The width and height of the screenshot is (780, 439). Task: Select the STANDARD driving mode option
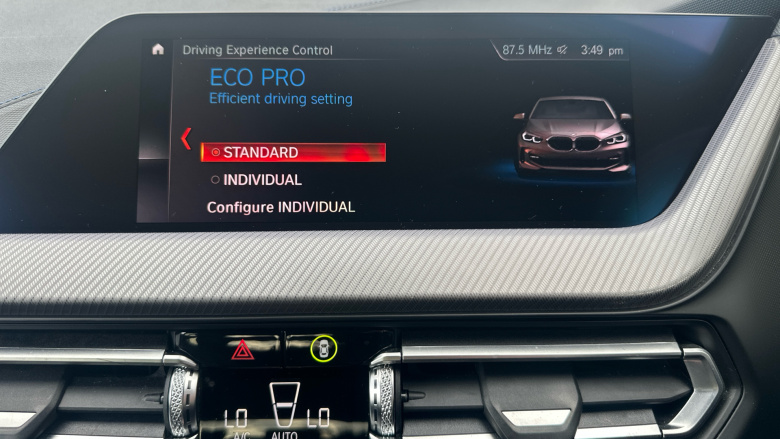point(292,153)
